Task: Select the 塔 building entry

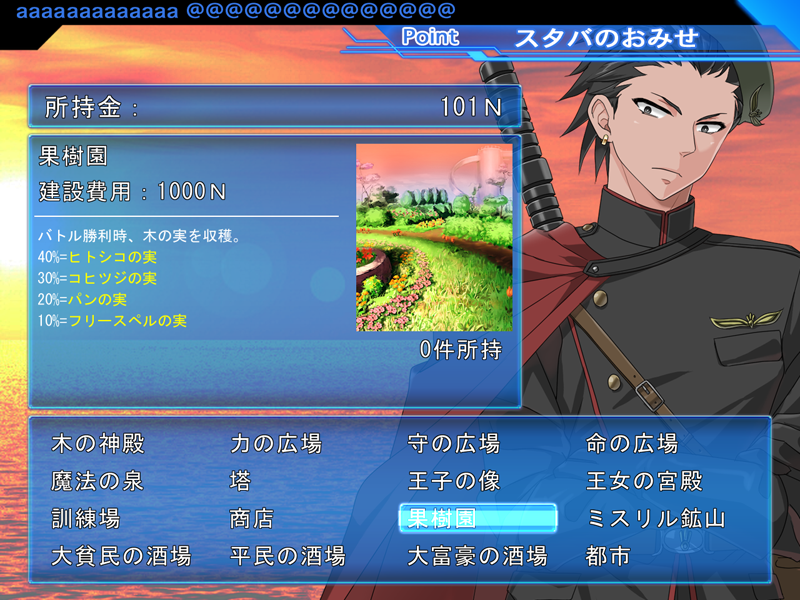Action: click(241, 481)
